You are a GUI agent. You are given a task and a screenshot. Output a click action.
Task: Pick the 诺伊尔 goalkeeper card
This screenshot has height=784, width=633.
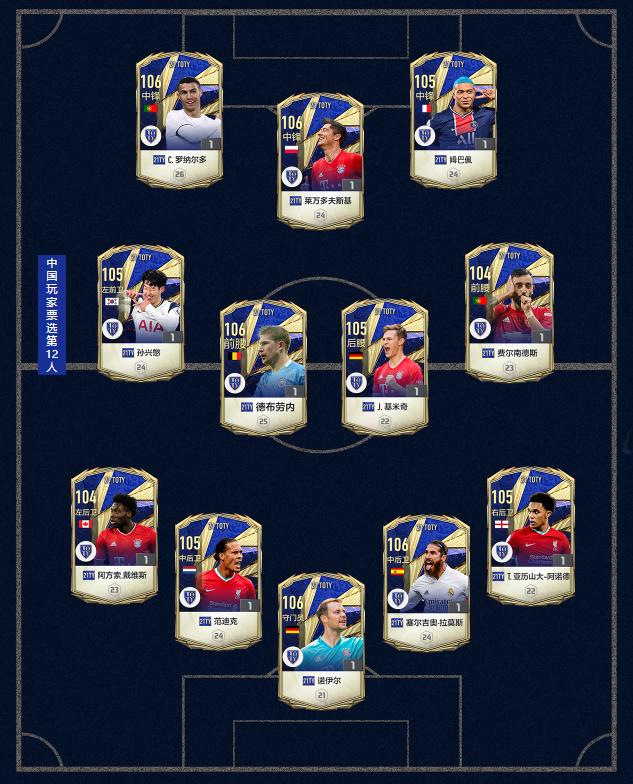tap(320, 640)
